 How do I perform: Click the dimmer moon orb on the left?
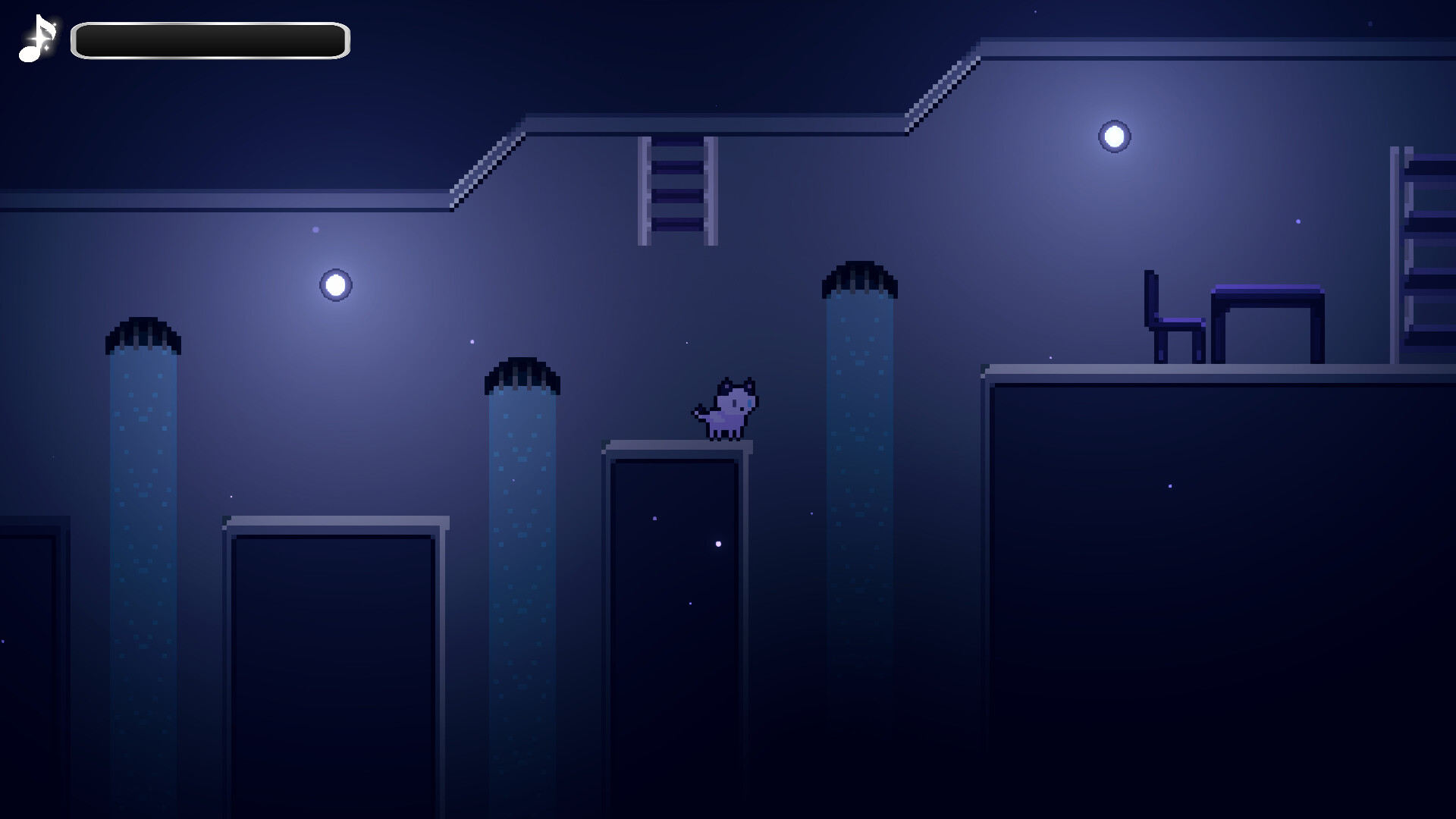[x=334, y=285]
